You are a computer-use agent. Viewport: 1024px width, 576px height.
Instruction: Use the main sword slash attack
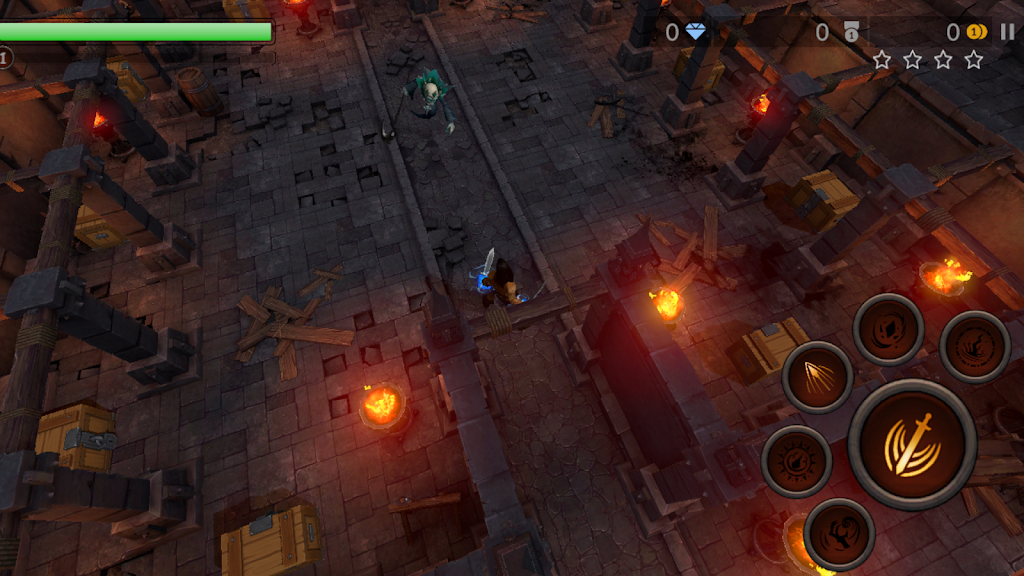click(912, 444)
